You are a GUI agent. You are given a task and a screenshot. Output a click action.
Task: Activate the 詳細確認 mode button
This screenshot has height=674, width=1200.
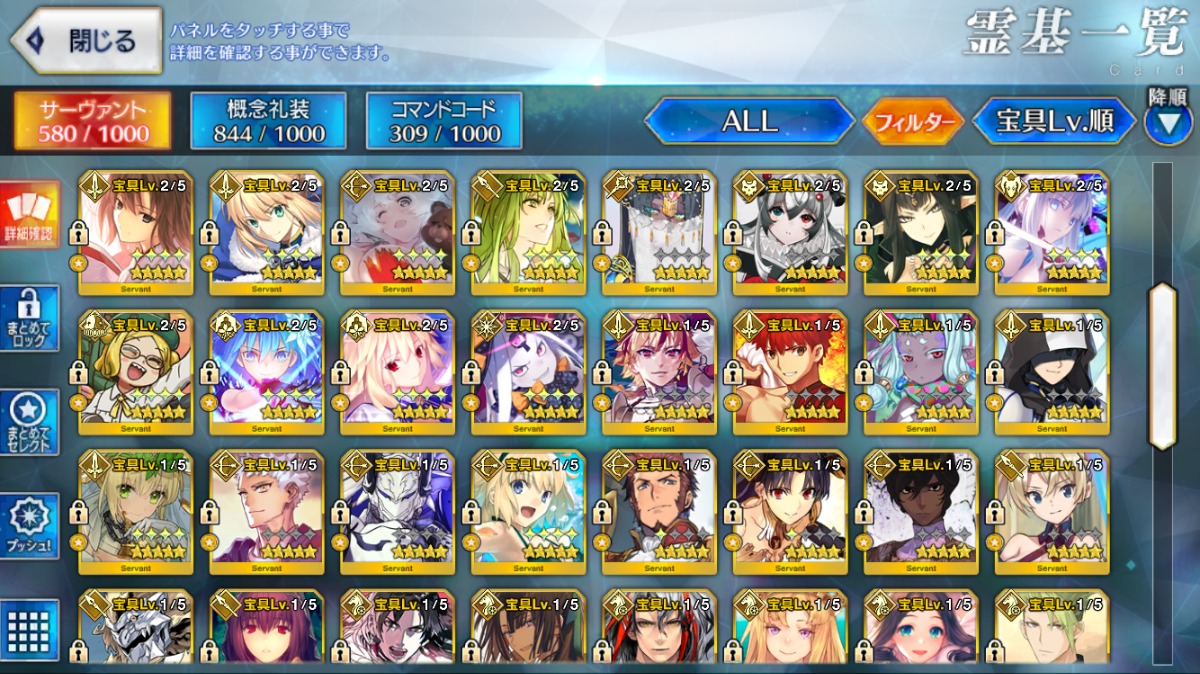click(x=29, y=214)
